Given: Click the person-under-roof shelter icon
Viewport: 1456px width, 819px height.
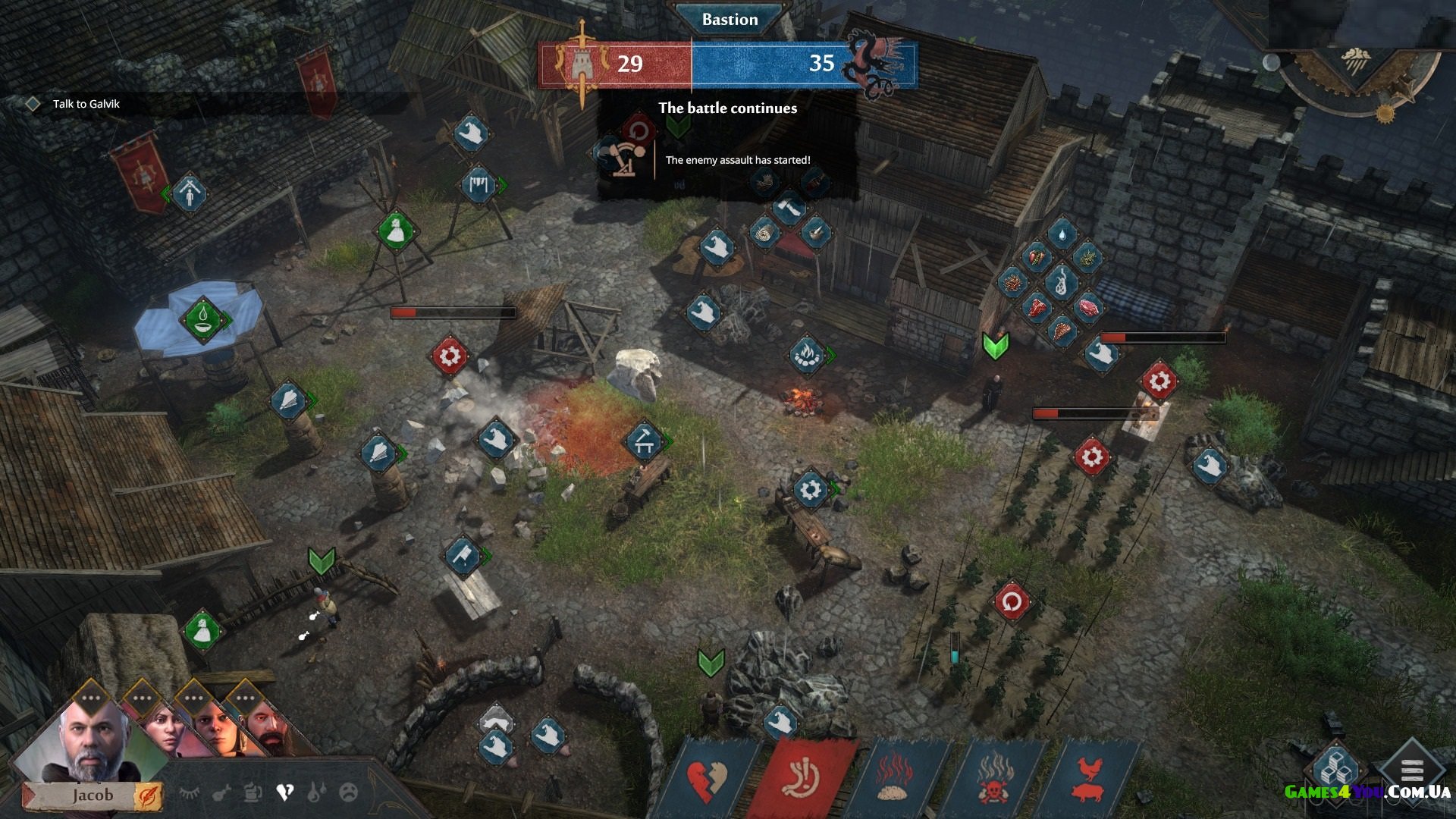Looking at the screenshot, I should point(189,194).
